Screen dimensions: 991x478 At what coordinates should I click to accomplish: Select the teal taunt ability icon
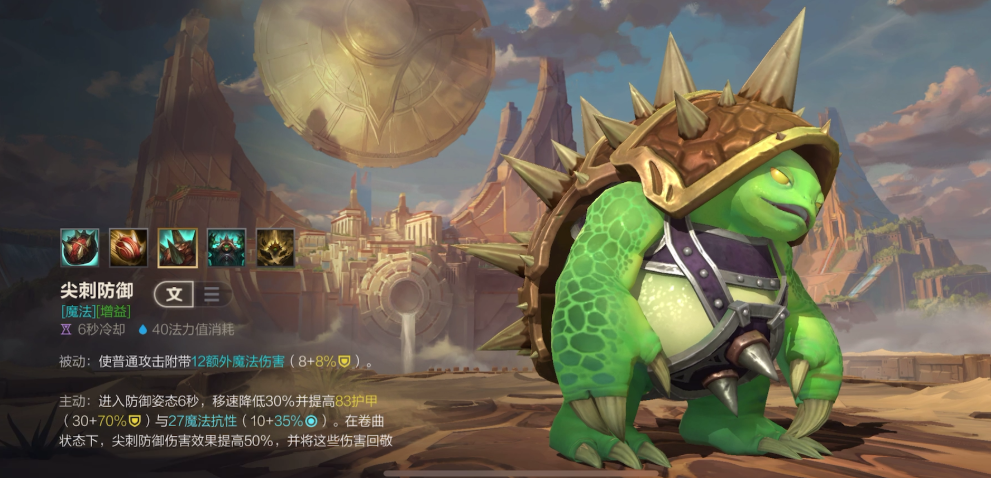tap(226, 247)
